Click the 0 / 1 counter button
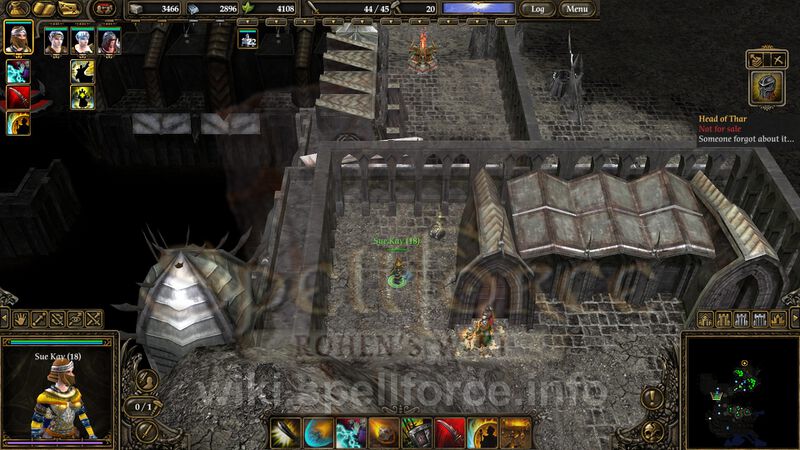Viewport: 800px width, 450px height. coord(143,408)
